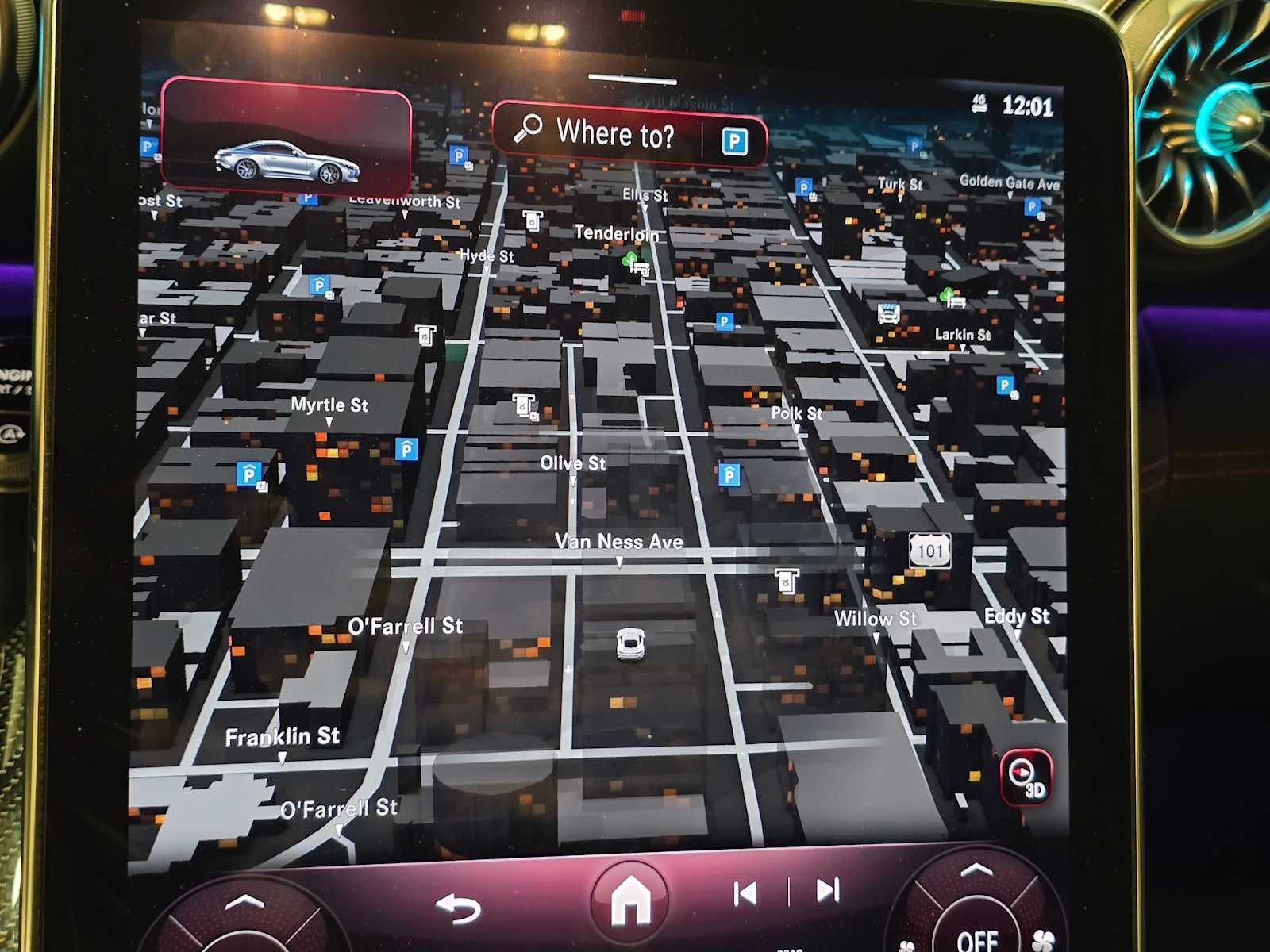Viewport: 1270px width, 952px height.
Task: Skip to the previous track
Action: 745,893
